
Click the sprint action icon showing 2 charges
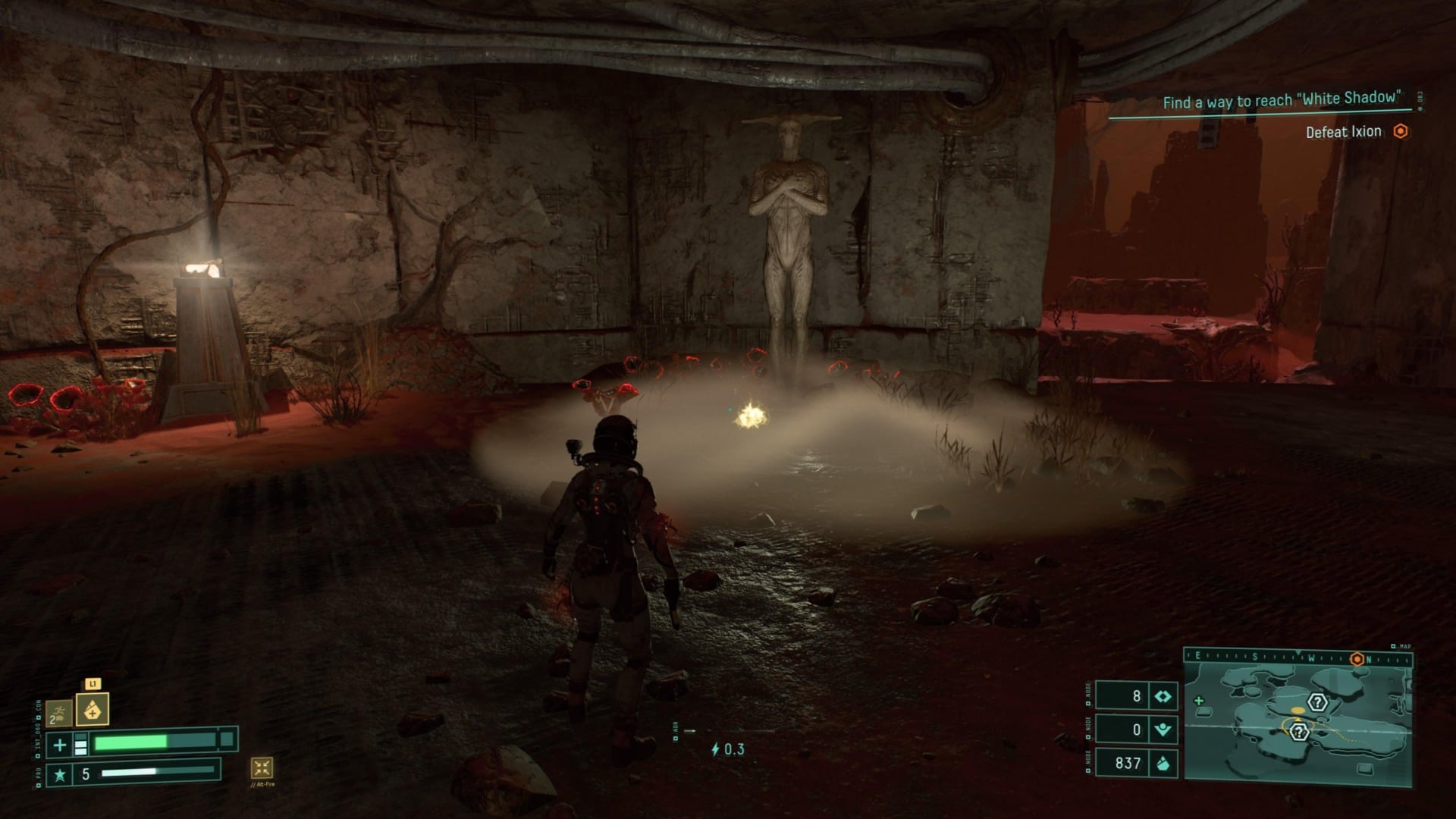[59, 714]
